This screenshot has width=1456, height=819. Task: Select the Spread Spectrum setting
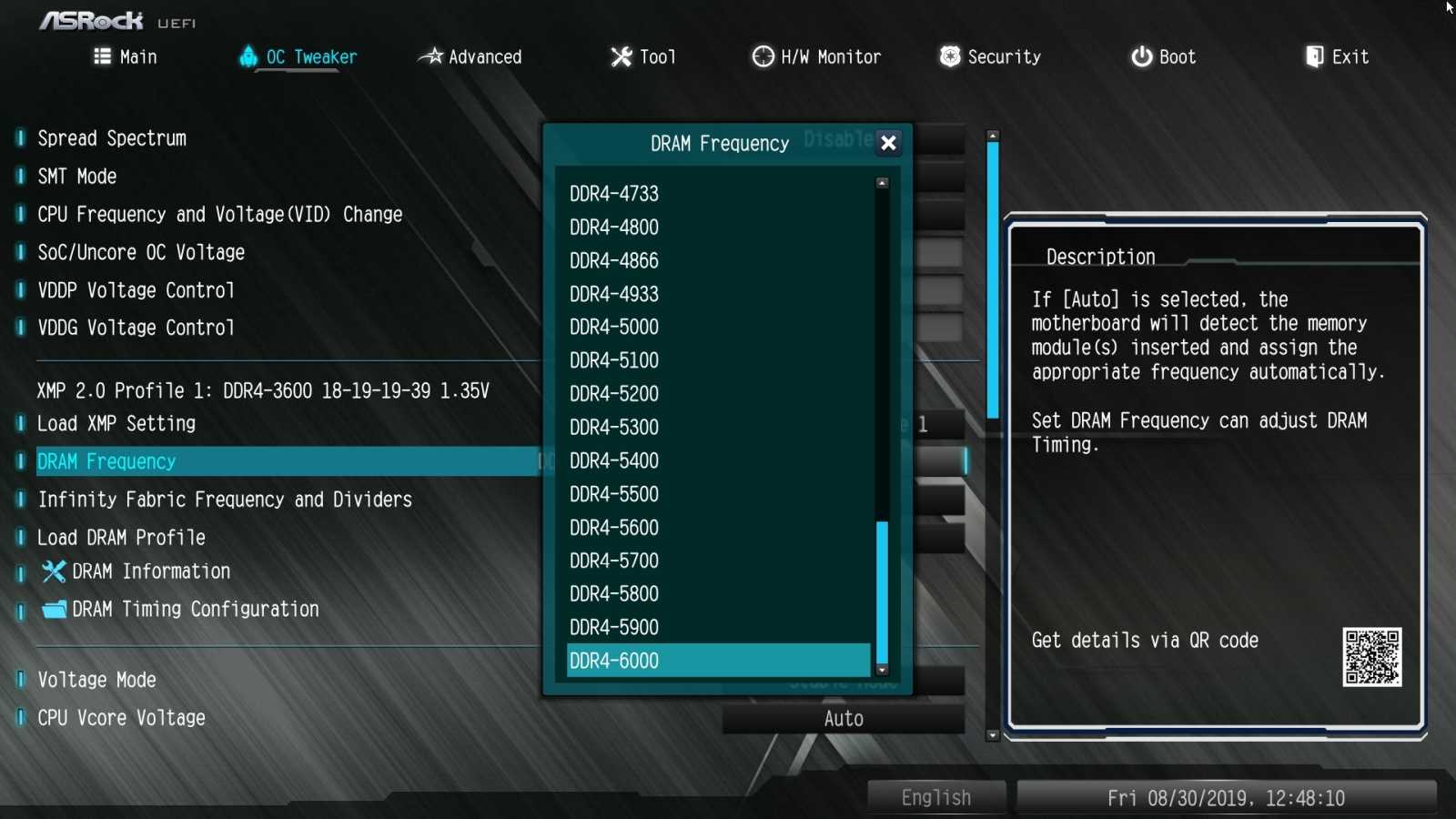[112, 138]
